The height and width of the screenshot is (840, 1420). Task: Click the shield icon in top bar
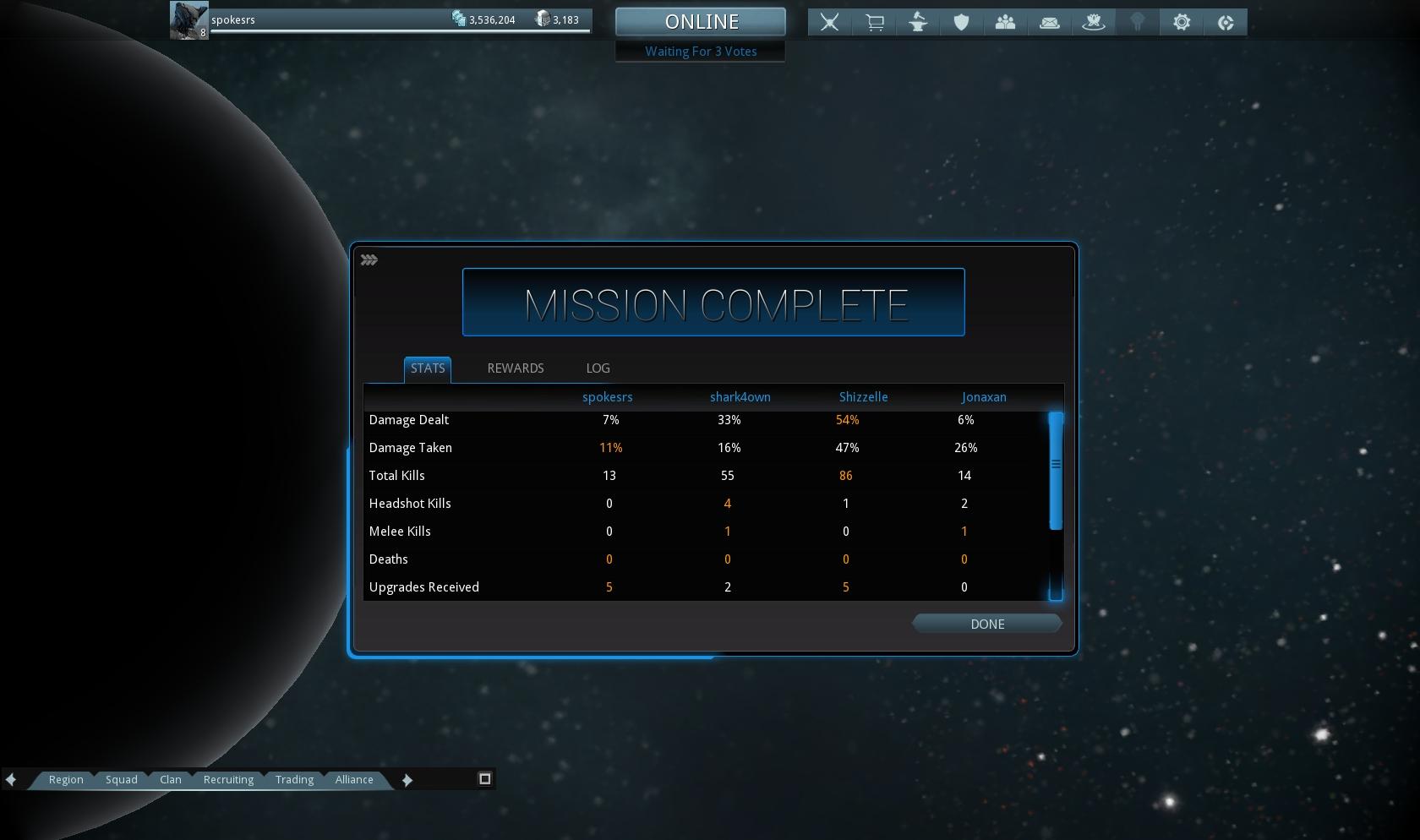click(x=961, y=23)
